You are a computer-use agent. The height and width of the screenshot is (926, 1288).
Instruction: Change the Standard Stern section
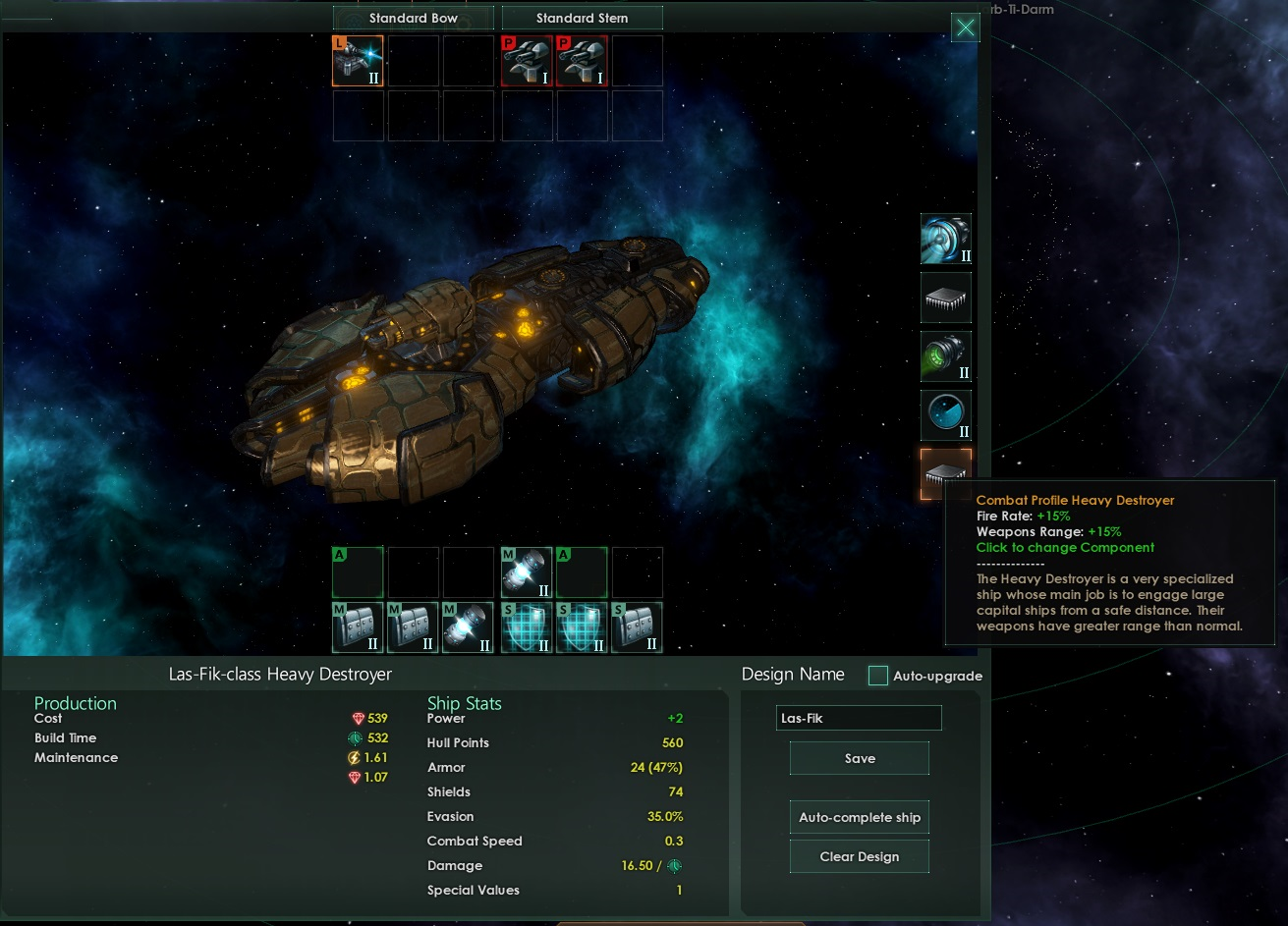coord(582,18)
